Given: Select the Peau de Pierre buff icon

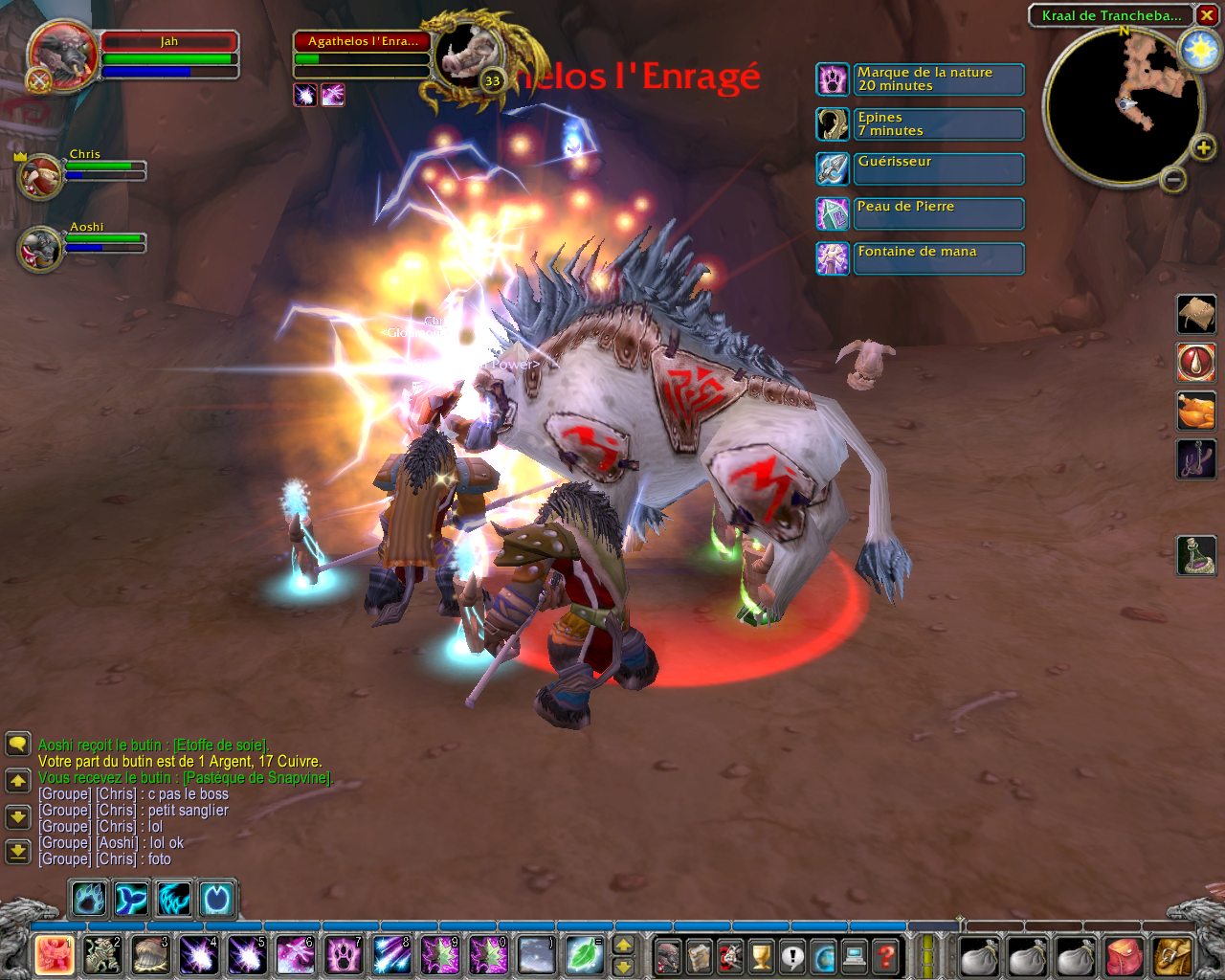Looking at the screenshot, I should click(832, 213).
